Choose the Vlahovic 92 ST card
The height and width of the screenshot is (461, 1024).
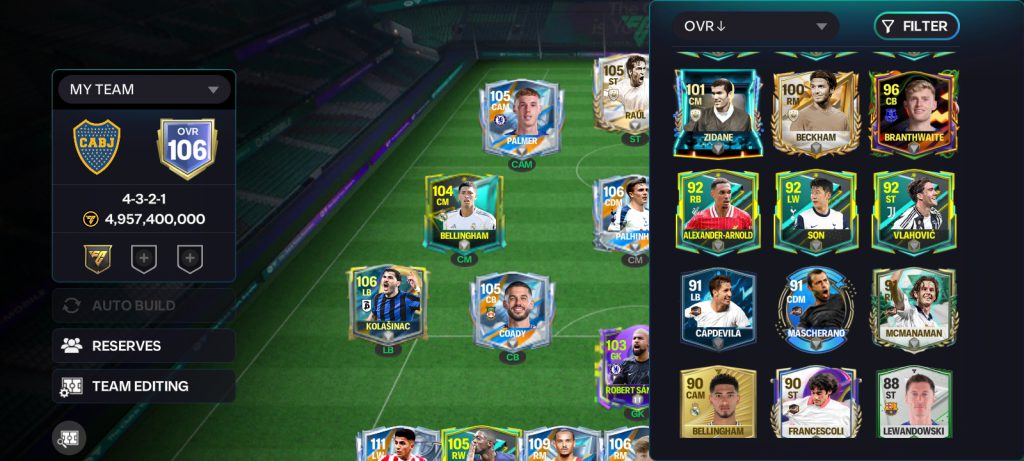(913, 211)
